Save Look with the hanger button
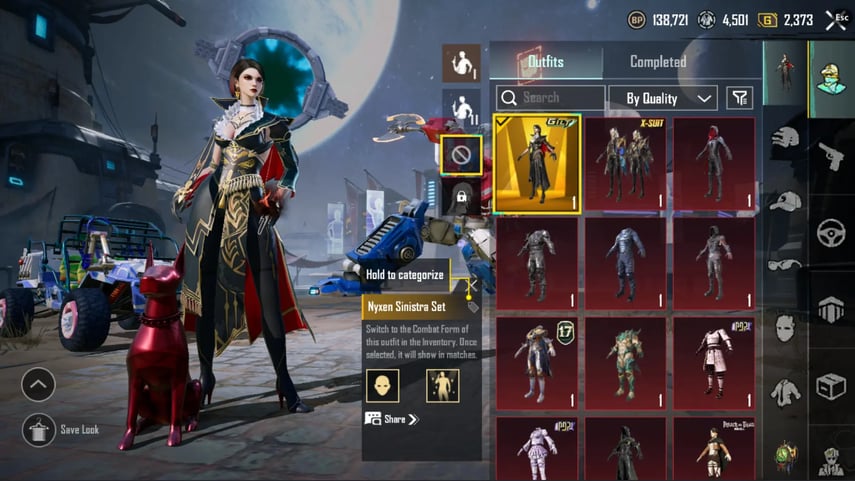The image size is (855, 481). pos(39,429)
